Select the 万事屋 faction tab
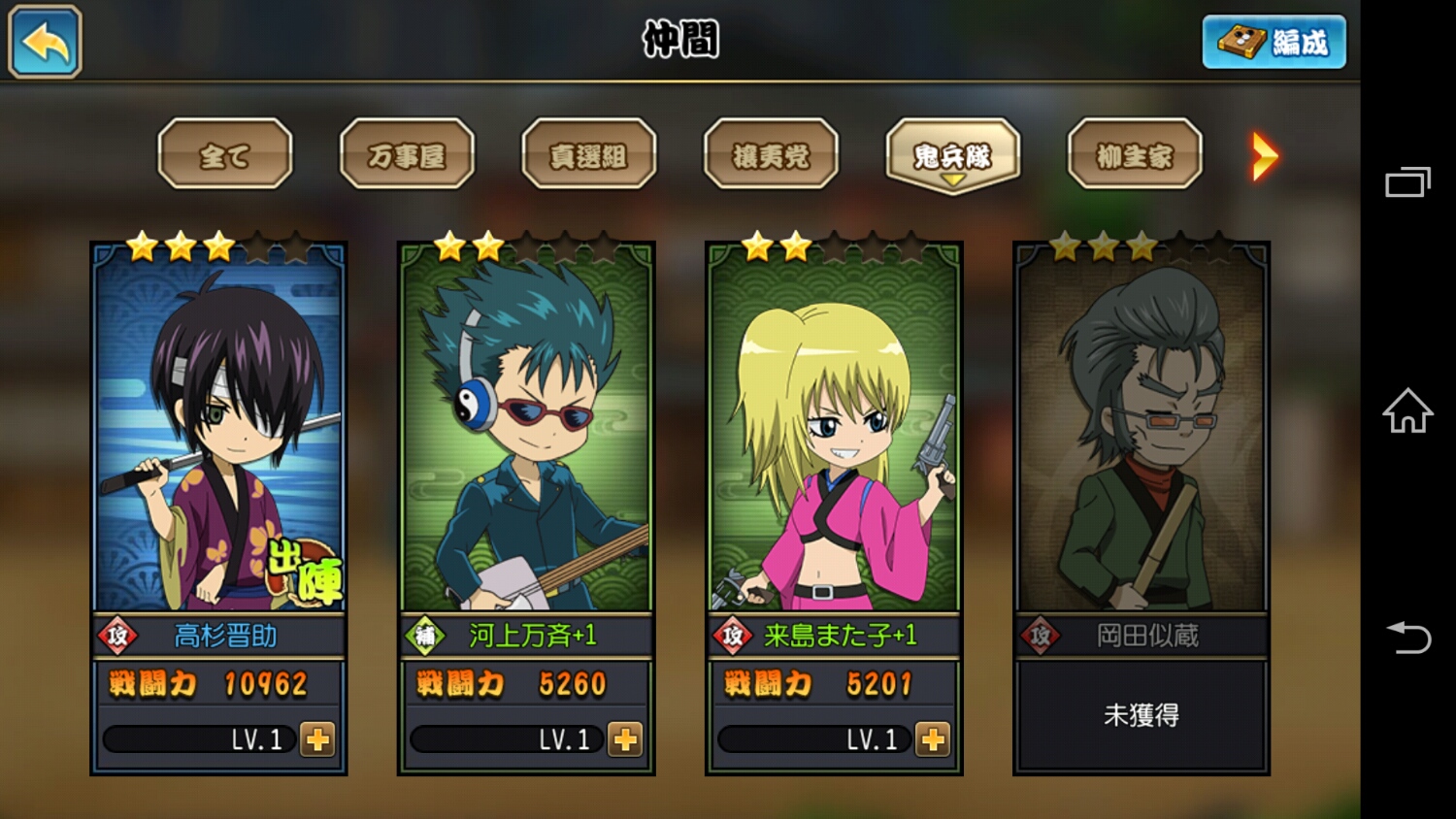 [x=407, y=154]
